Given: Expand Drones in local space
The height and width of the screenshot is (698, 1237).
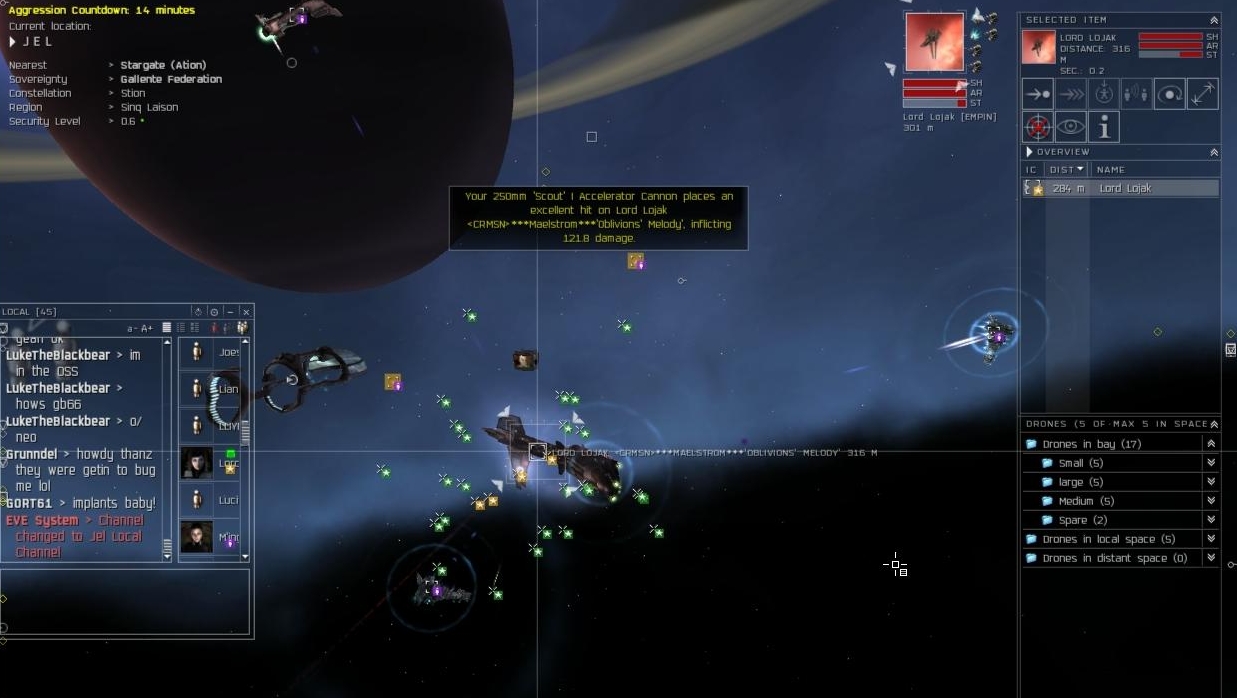Looking at the screenshot, I should tap(1211, 539).
